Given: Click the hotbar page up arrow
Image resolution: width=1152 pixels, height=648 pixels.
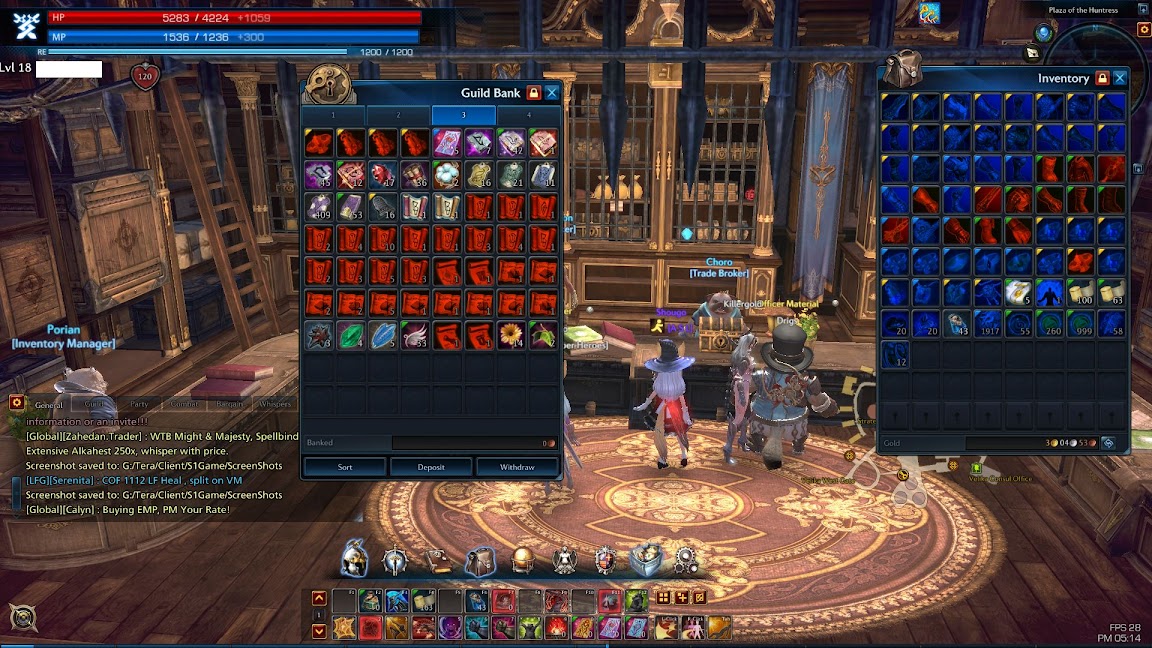Looking at the screenshot, I should [319, 598].
